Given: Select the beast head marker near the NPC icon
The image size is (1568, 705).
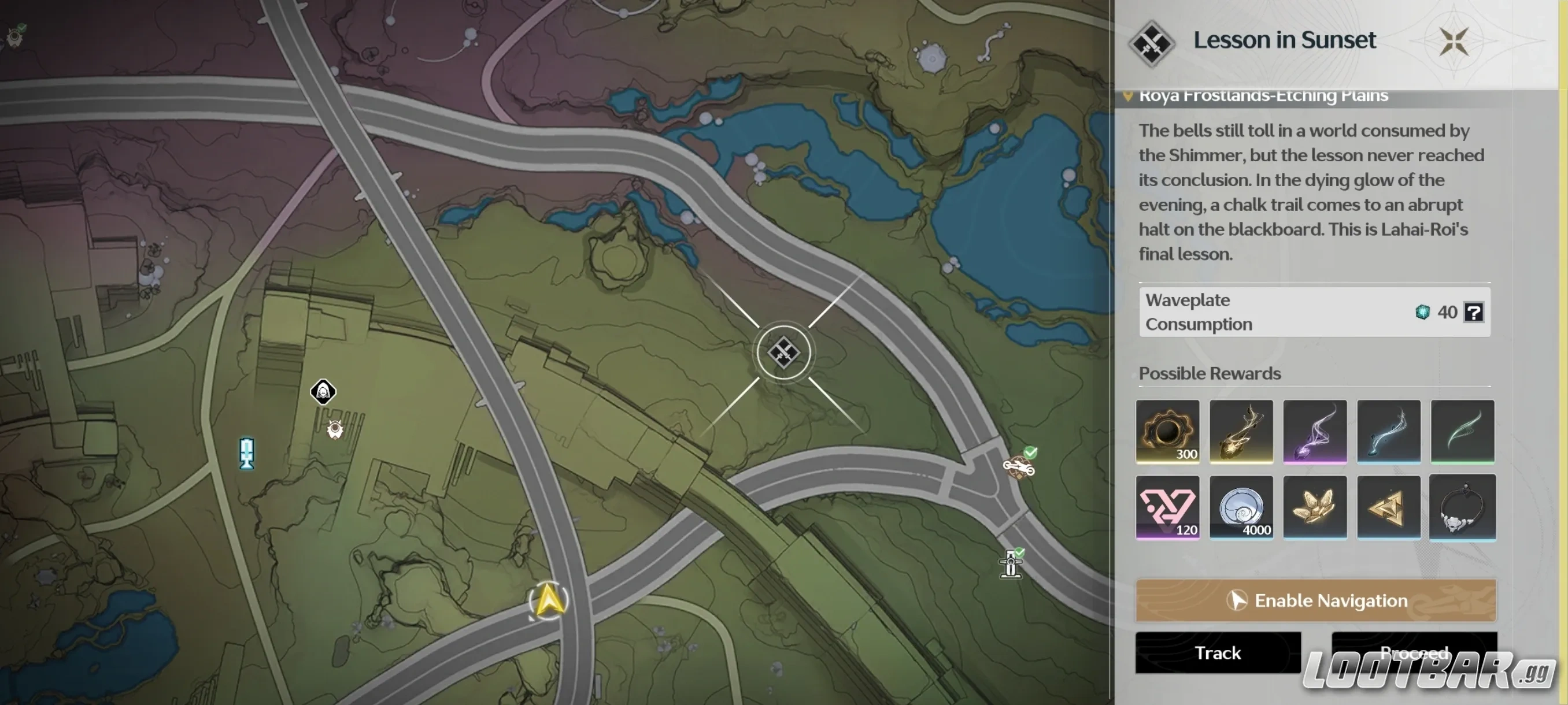Looking at the screenshot, I should [334, 430].
